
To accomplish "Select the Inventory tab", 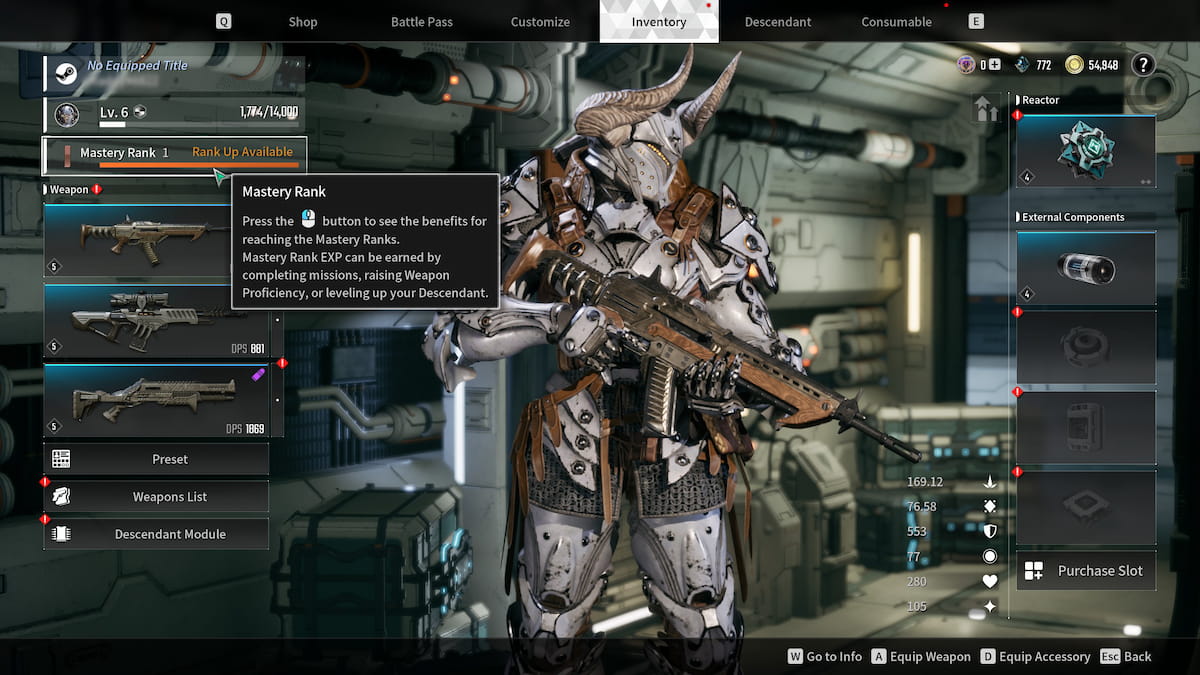I will pos(659,21).
